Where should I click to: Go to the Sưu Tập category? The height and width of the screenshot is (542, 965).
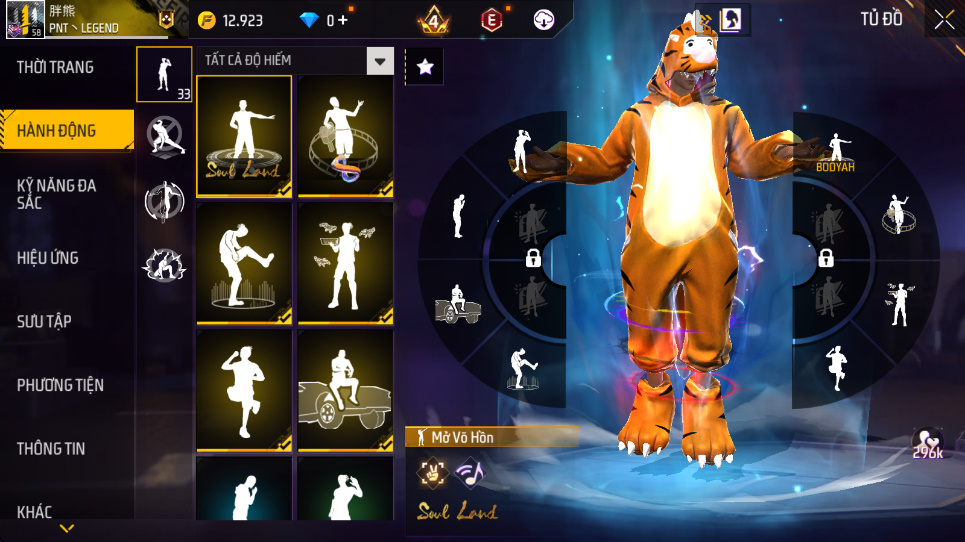tap(44, 321)
